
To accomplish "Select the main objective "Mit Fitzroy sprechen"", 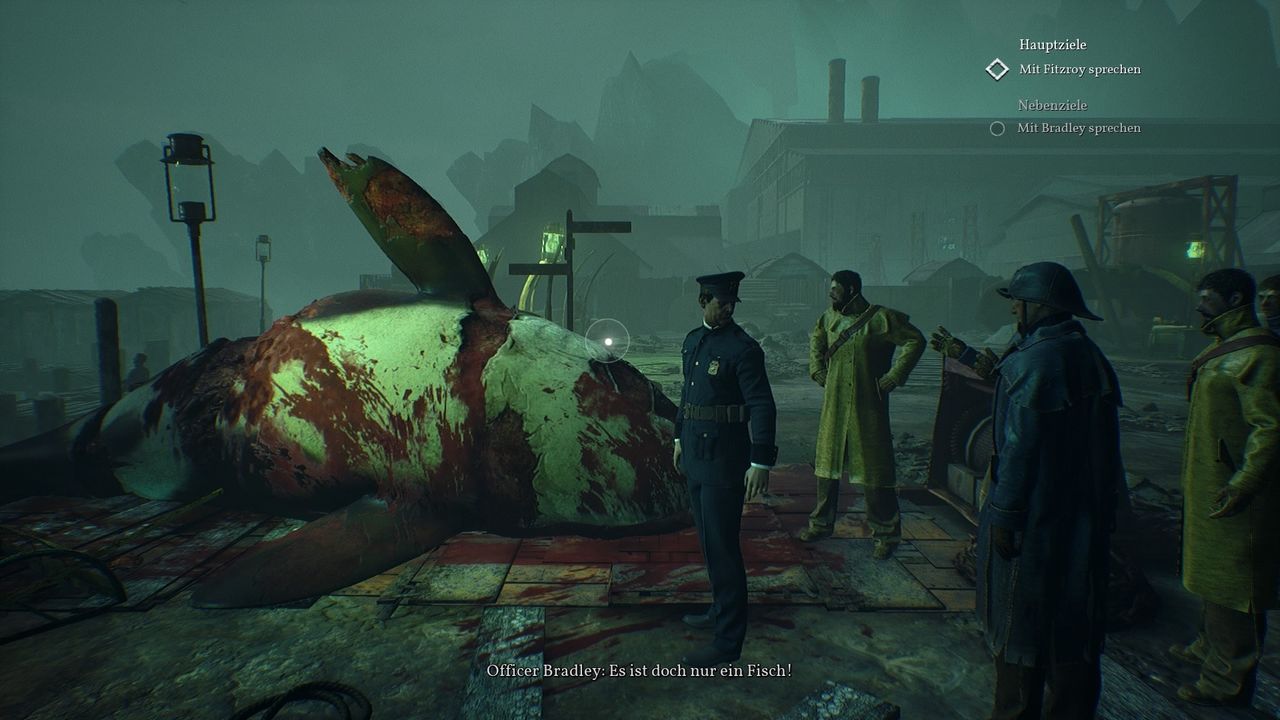I will point(1079,69).
